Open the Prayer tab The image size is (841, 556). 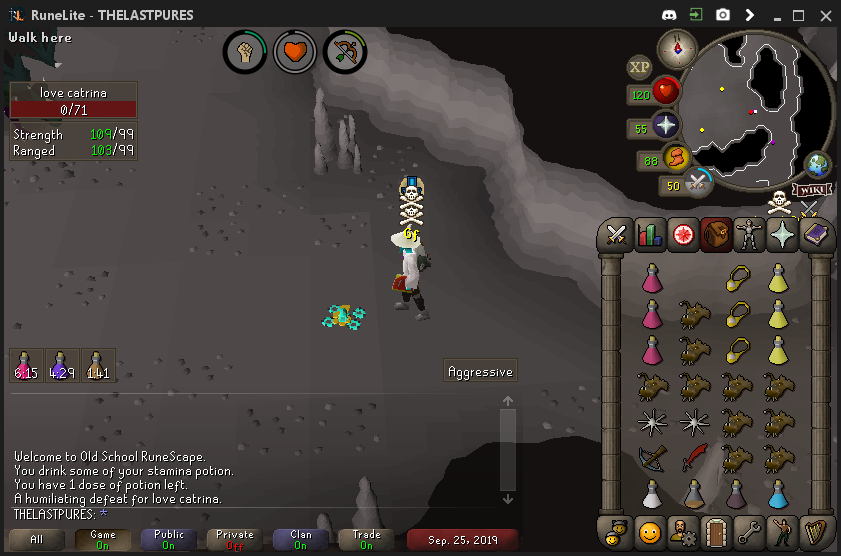coord(782,236)
